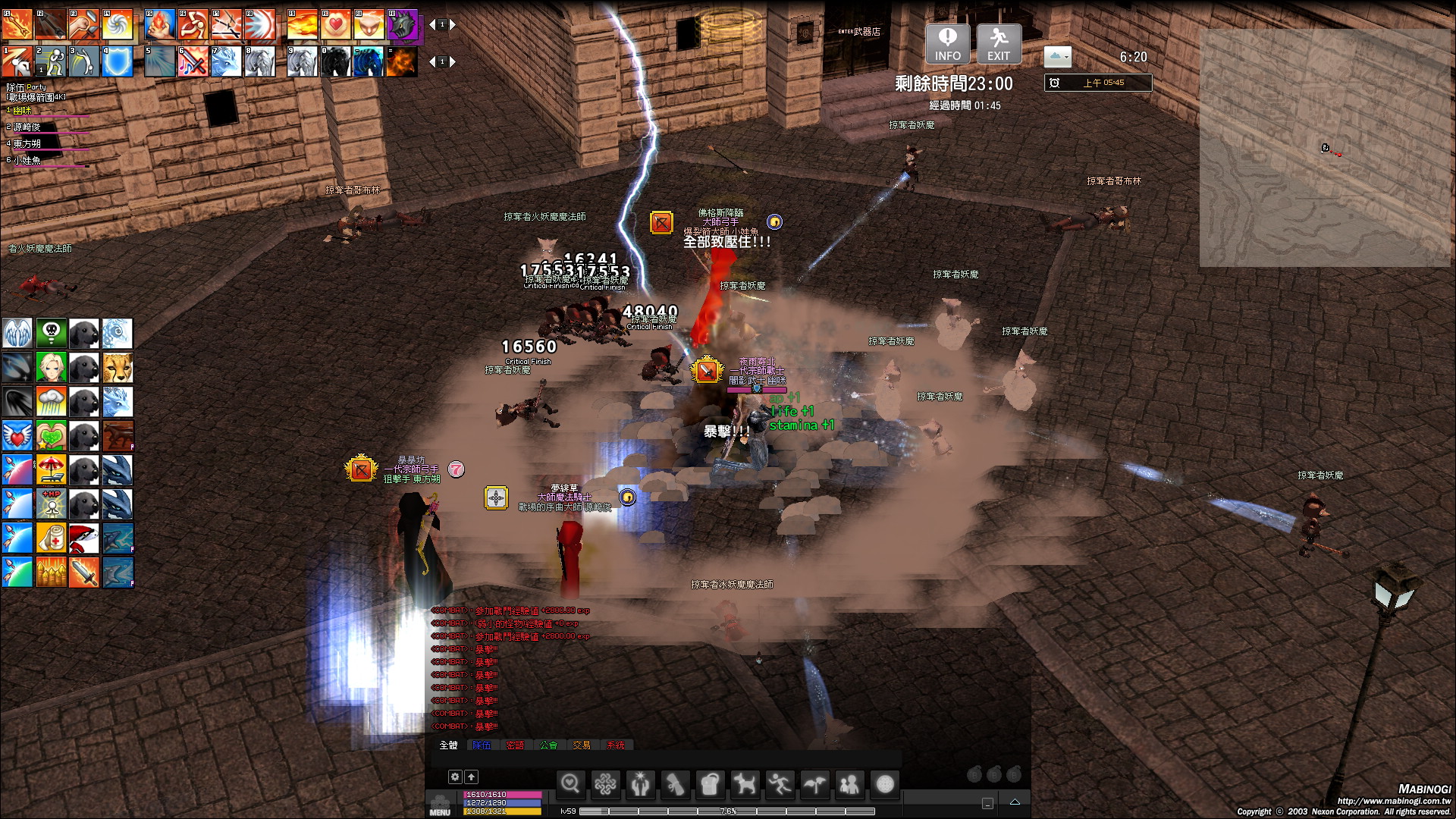The width and height of the screenshot is (1456, 819).
Task: Open the weather dropdown beside the clock
Action: (x=1057, y=56)
